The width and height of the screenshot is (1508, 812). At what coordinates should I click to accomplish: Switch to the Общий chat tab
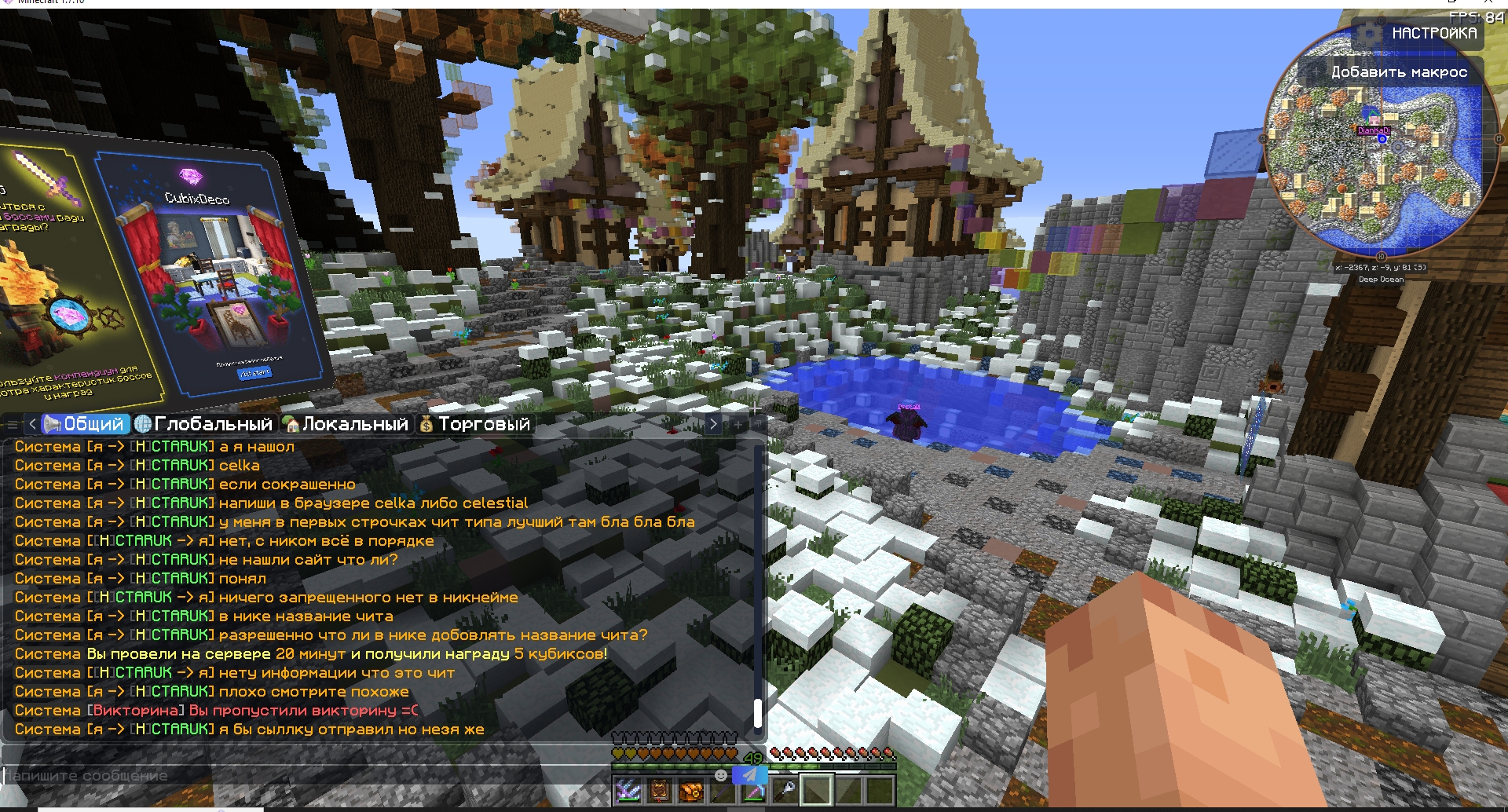coord(85,425)
